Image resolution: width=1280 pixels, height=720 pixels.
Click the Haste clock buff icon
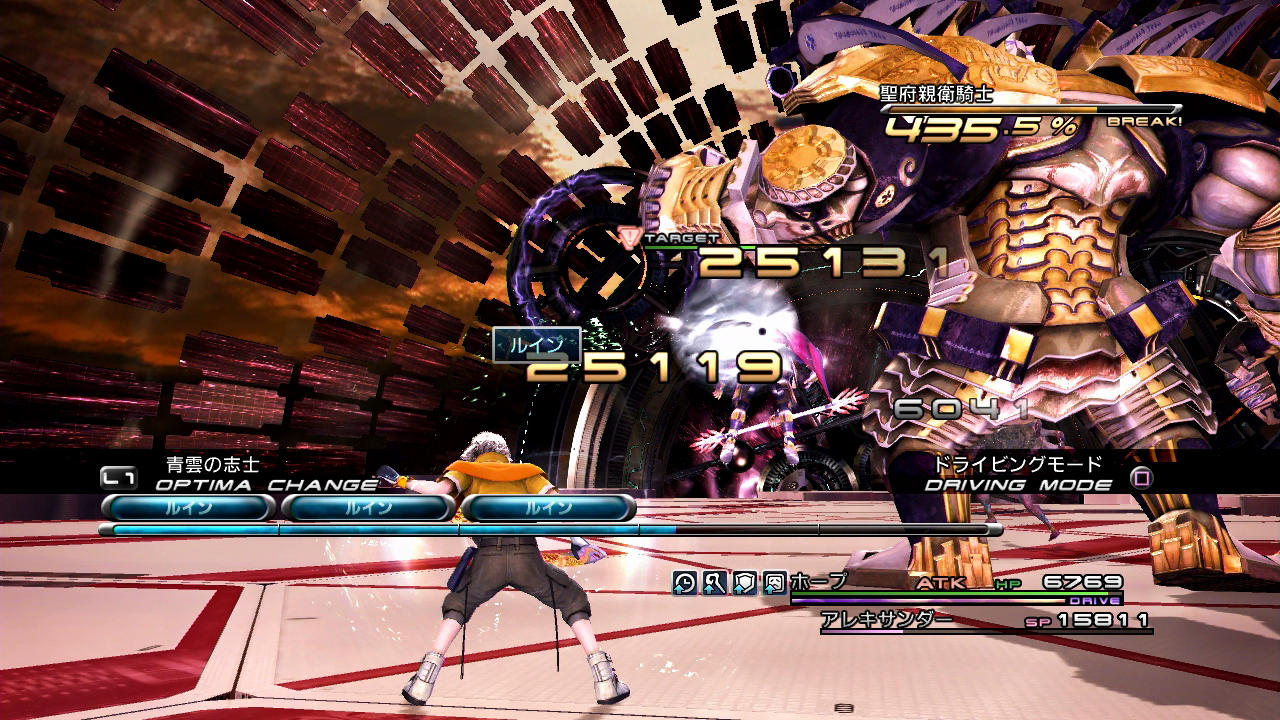[684, 583]
